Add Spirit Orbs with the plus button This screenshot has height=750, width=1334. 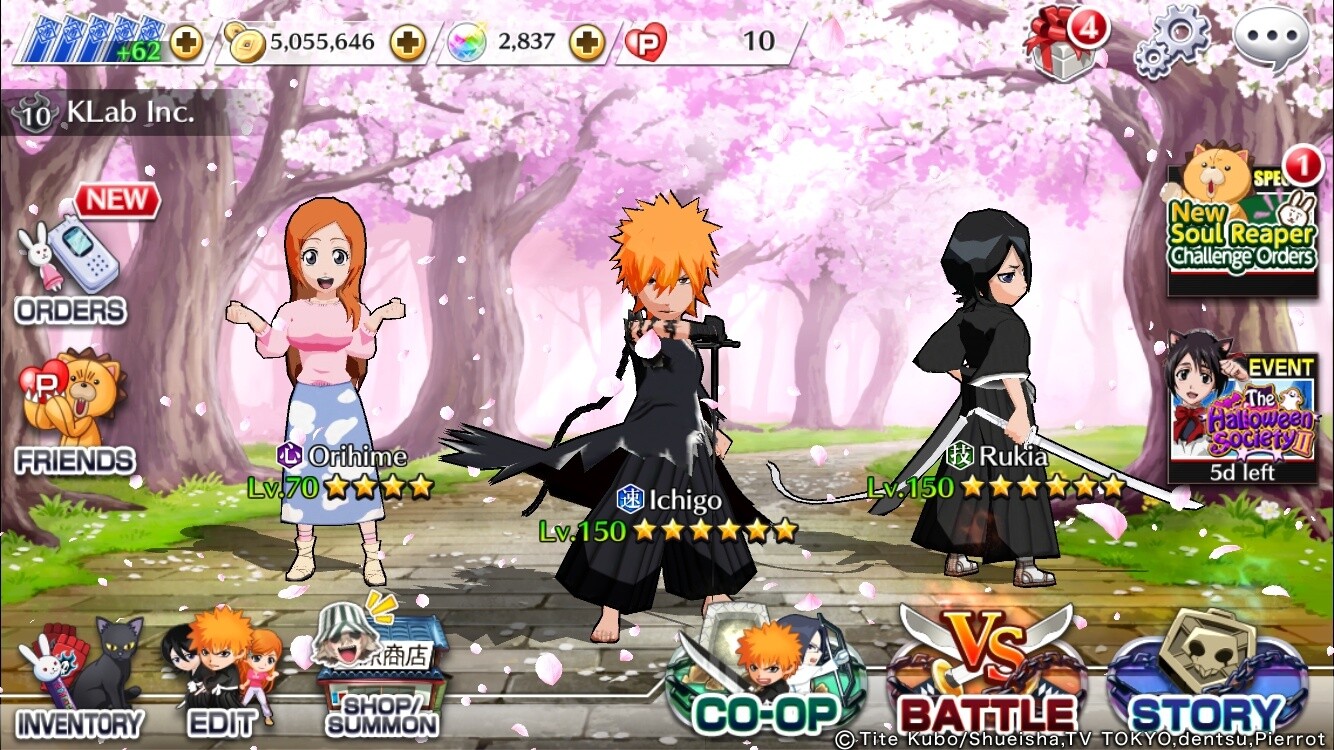point(585,43)
